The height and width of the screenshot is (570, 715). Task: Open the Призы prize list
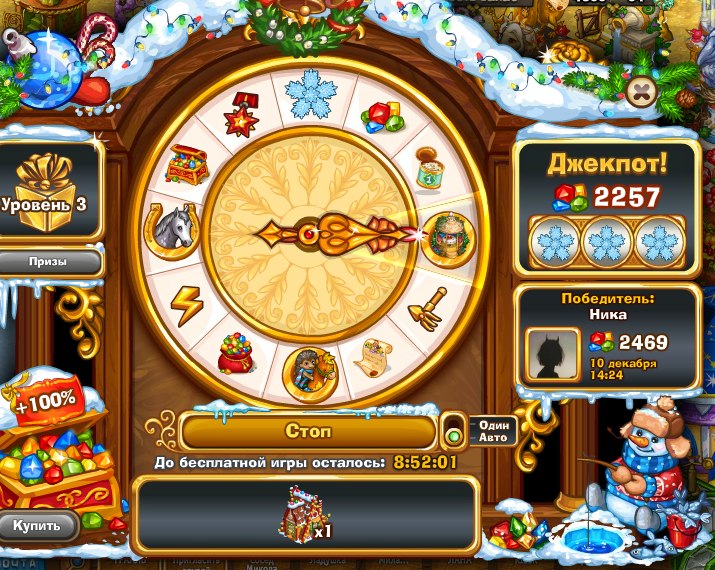tap(48, 262)
